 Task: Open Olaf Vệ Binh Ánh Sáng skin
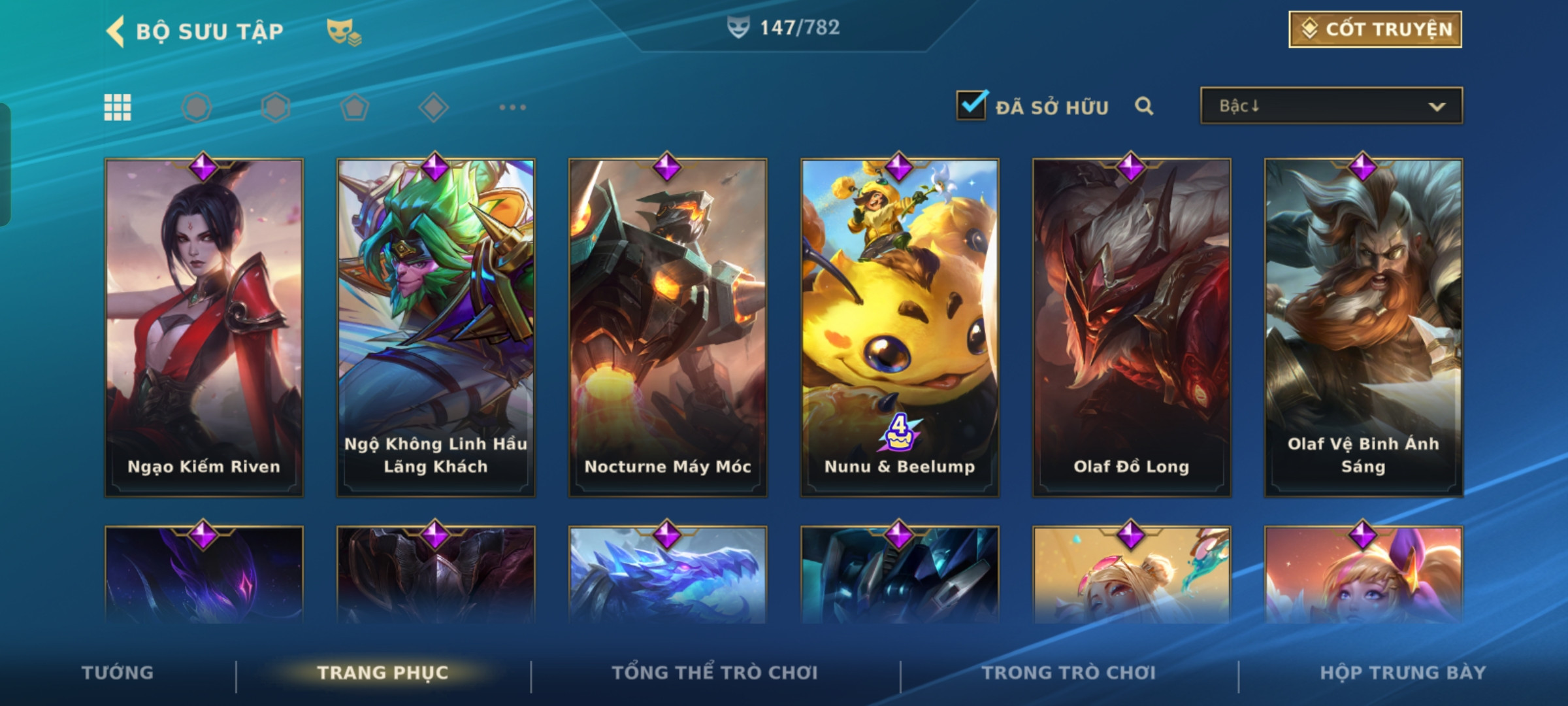point(1364,327)
